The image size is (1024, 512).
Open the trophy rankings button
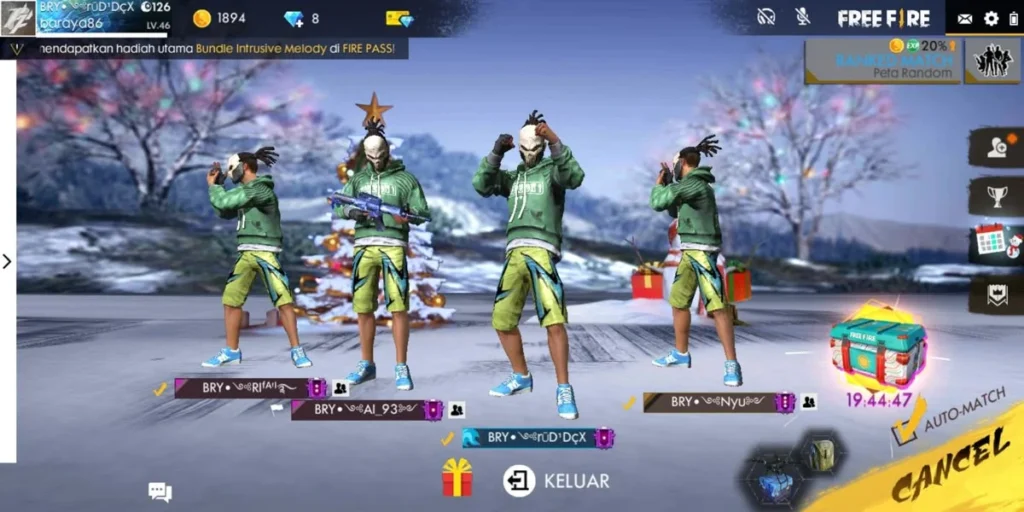tap(997, 196)
